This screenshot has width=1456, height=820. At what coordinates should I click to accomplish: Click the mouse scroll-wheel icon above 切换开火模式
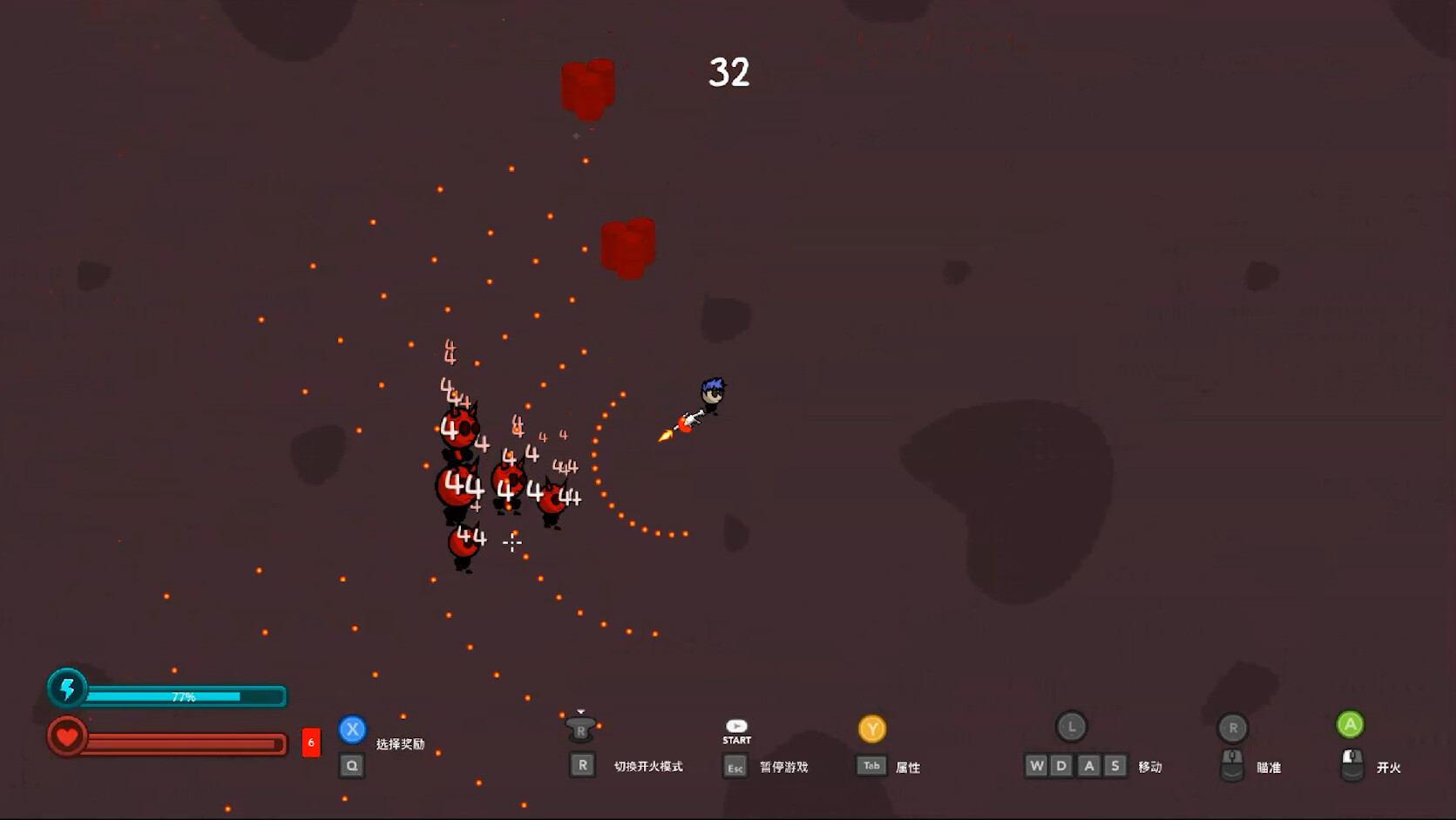click(x=582, y=729)
